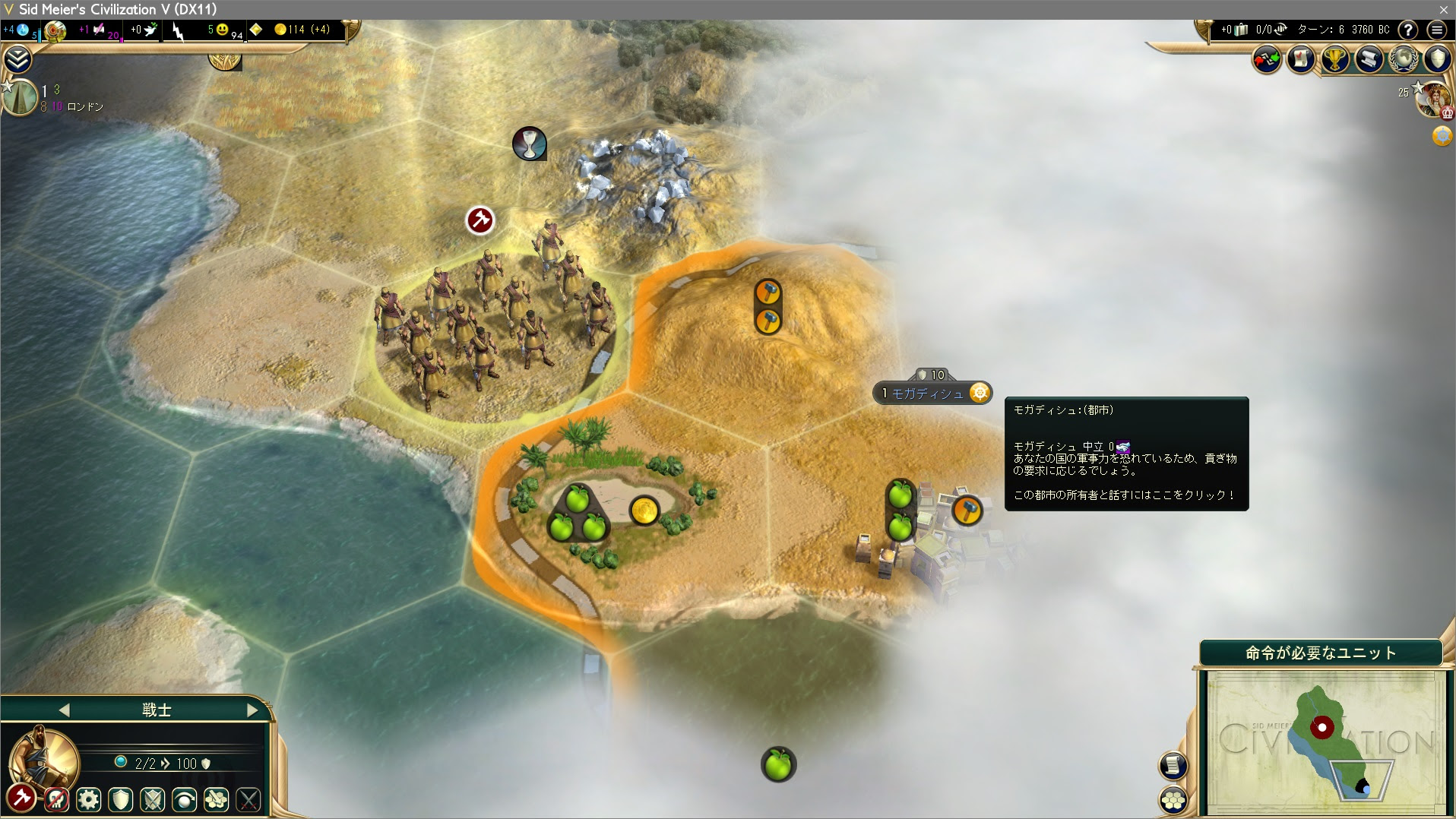The width and height of the screenshot is (1456, 819).
Task: Open the Diplomacy overview globe icon
Action: pos(1403,59)
